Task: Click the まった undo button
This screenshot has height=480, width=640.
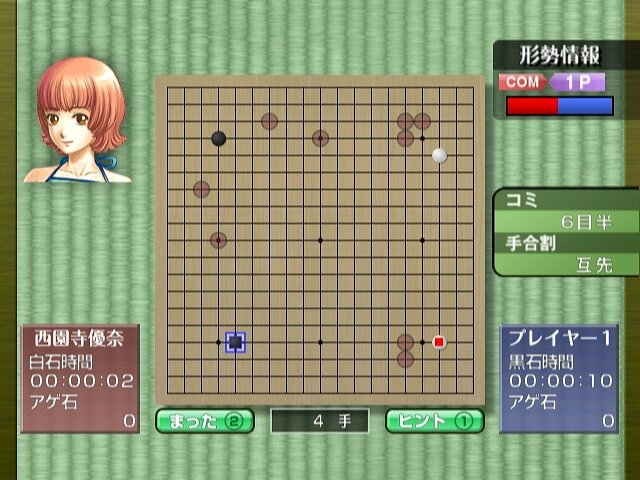Action: coord(205,420)
